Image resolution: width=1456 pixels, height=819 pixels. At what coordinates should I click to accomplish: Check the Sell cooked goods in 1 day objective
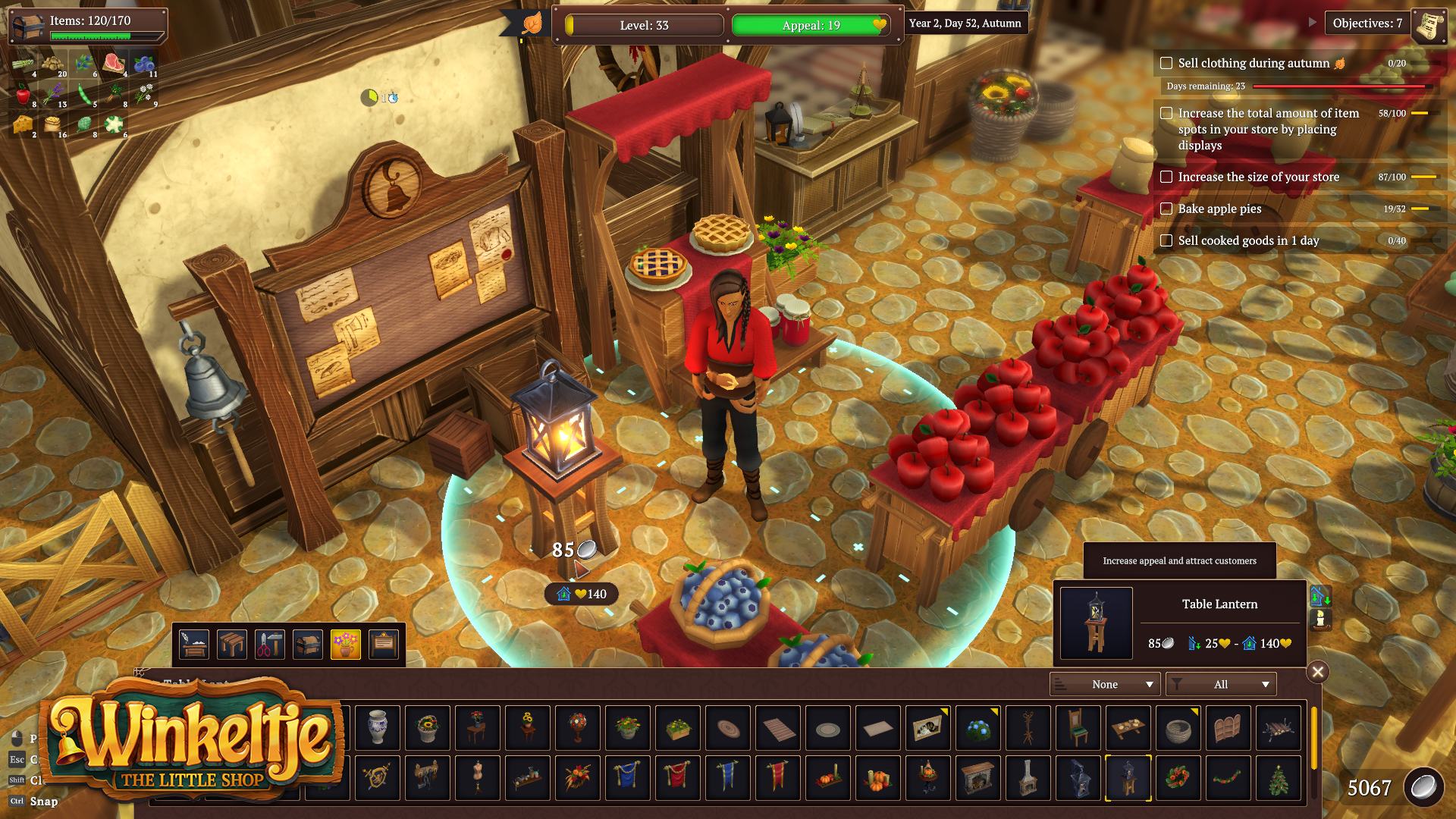coord(1167,240)
